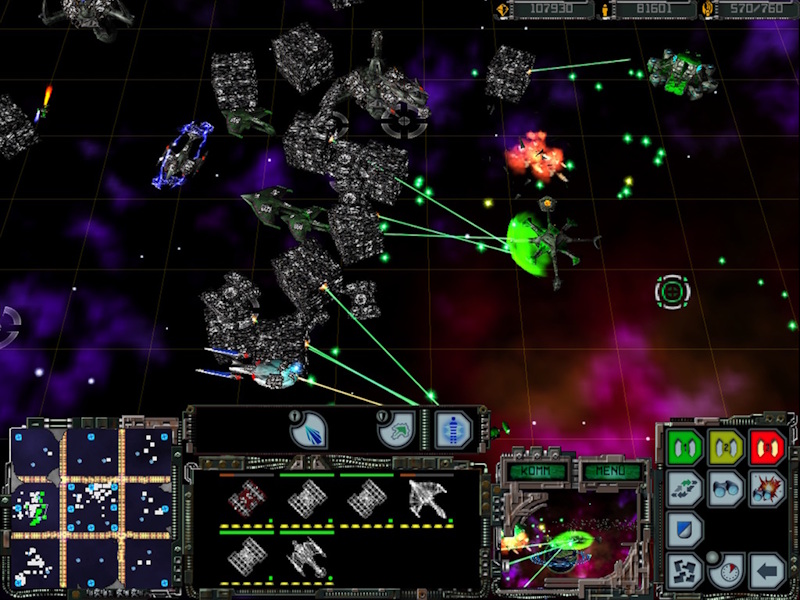The width and height of the screenshot is (800, 600).
Task: Select the red damaged cube unit card
Action: pos(246,499)
